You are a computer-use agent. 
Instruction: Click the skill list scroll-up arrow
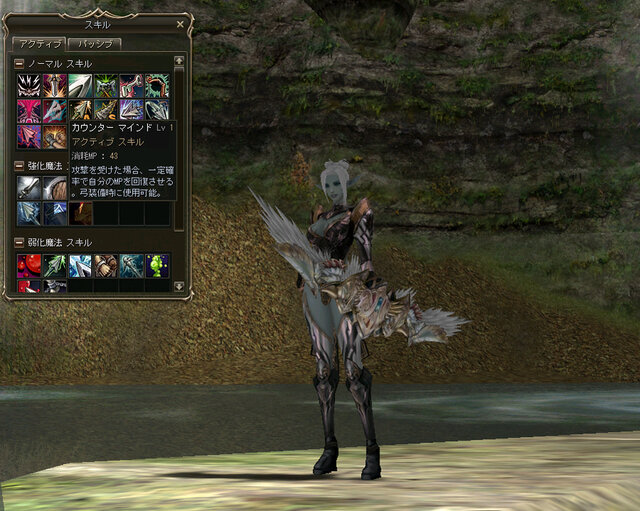pyautogui.click(x=179, y=61)
